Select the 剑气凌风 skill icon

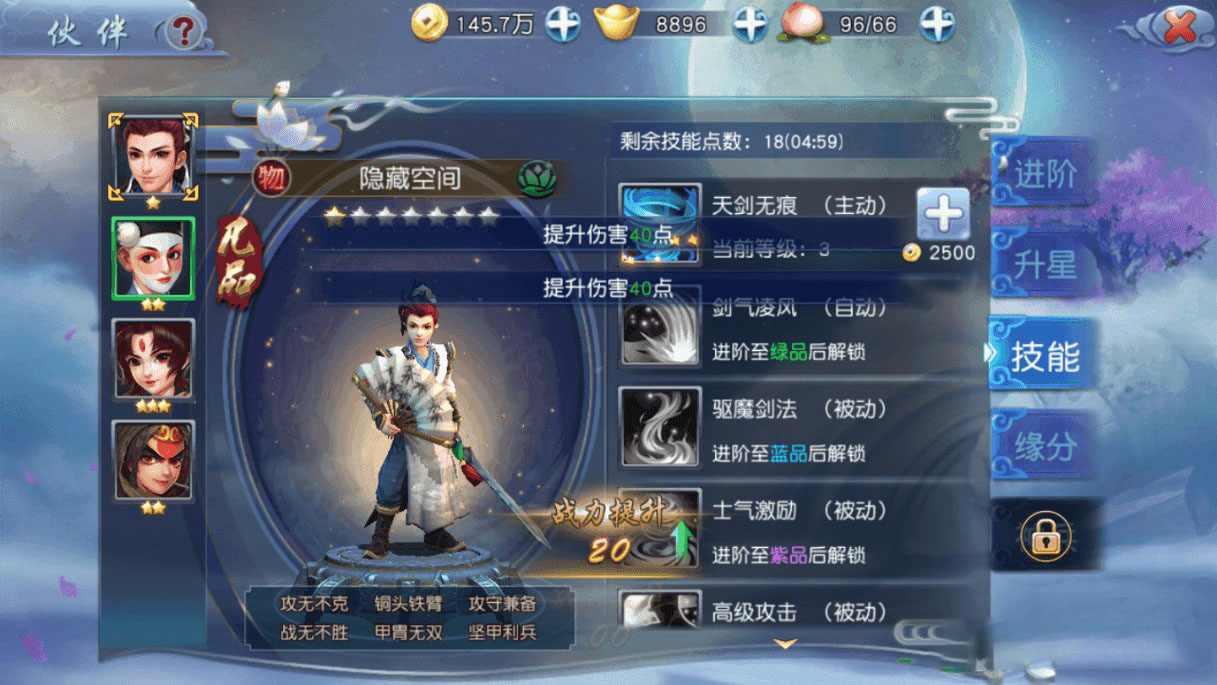pyautogui.click(x=660, y=329)
